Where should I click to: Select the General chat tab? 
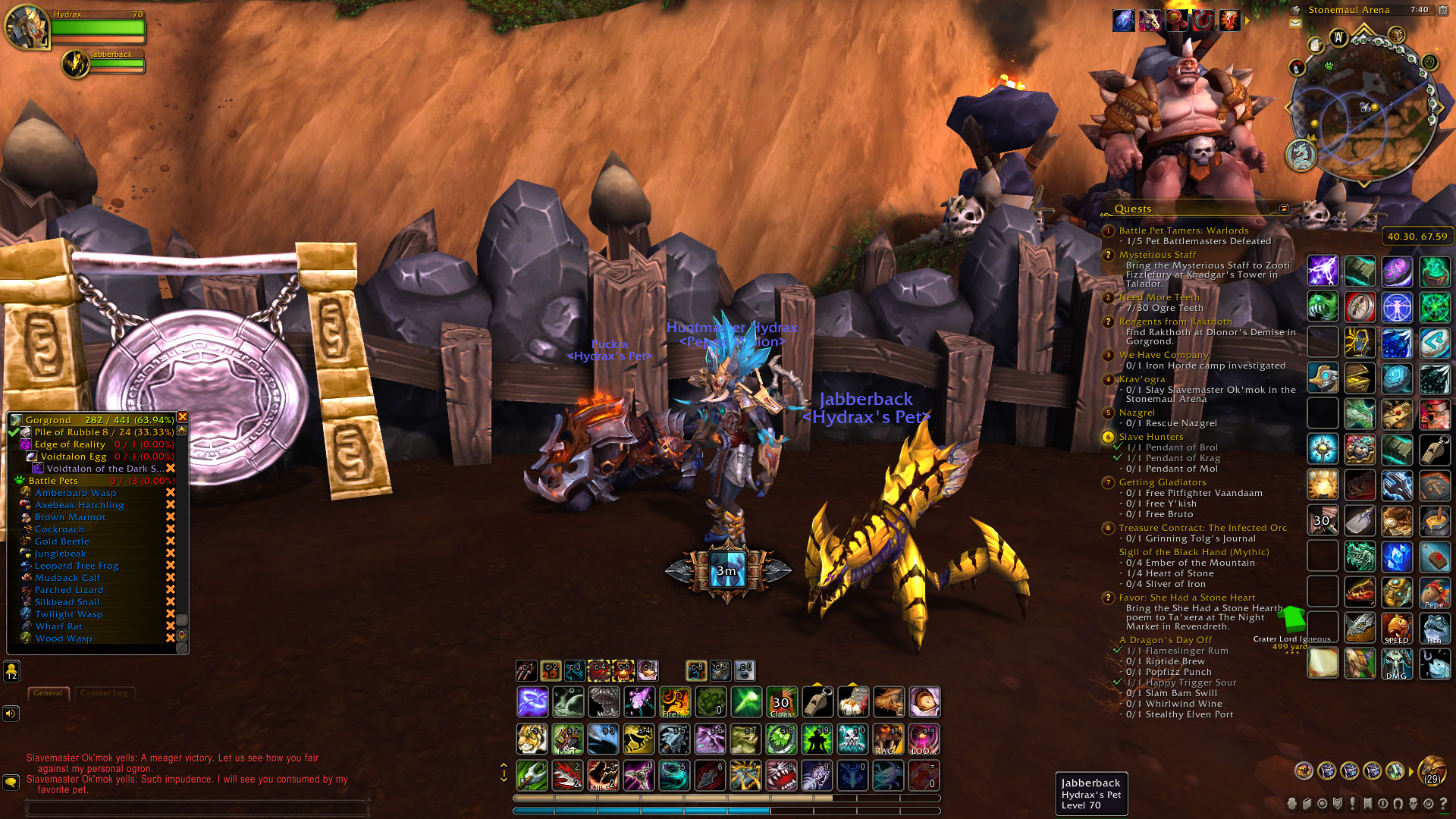(x=49, y=693)
